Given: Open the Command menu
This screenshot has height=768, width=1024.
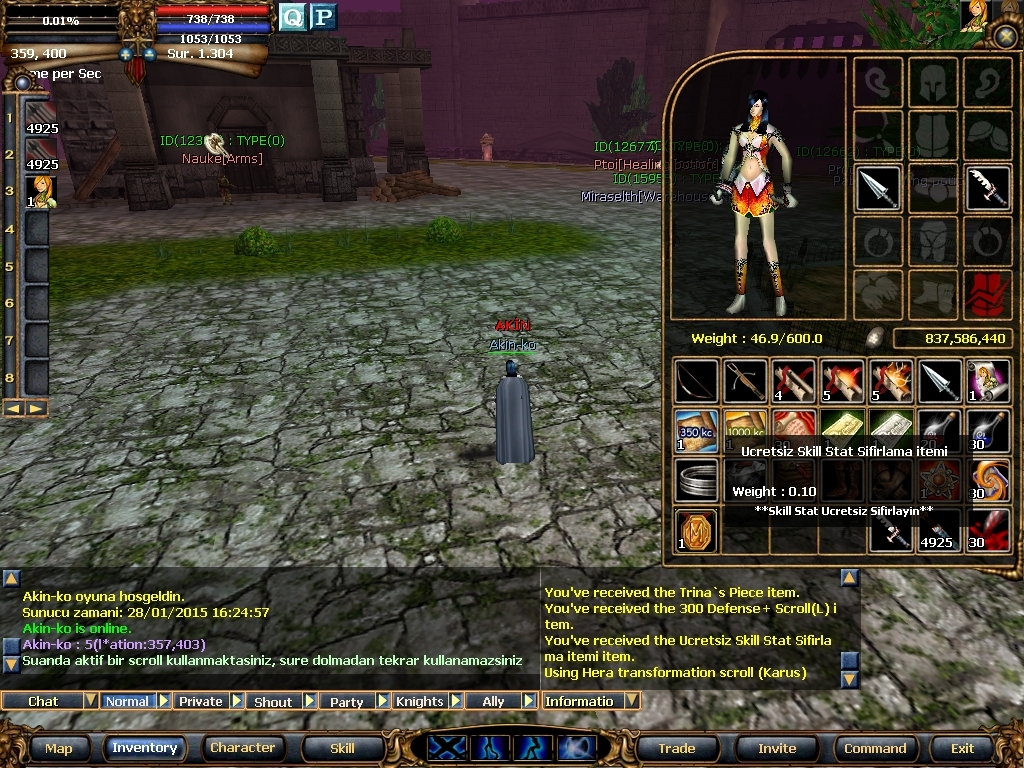Looking at the screenshot, I should 875,748.
